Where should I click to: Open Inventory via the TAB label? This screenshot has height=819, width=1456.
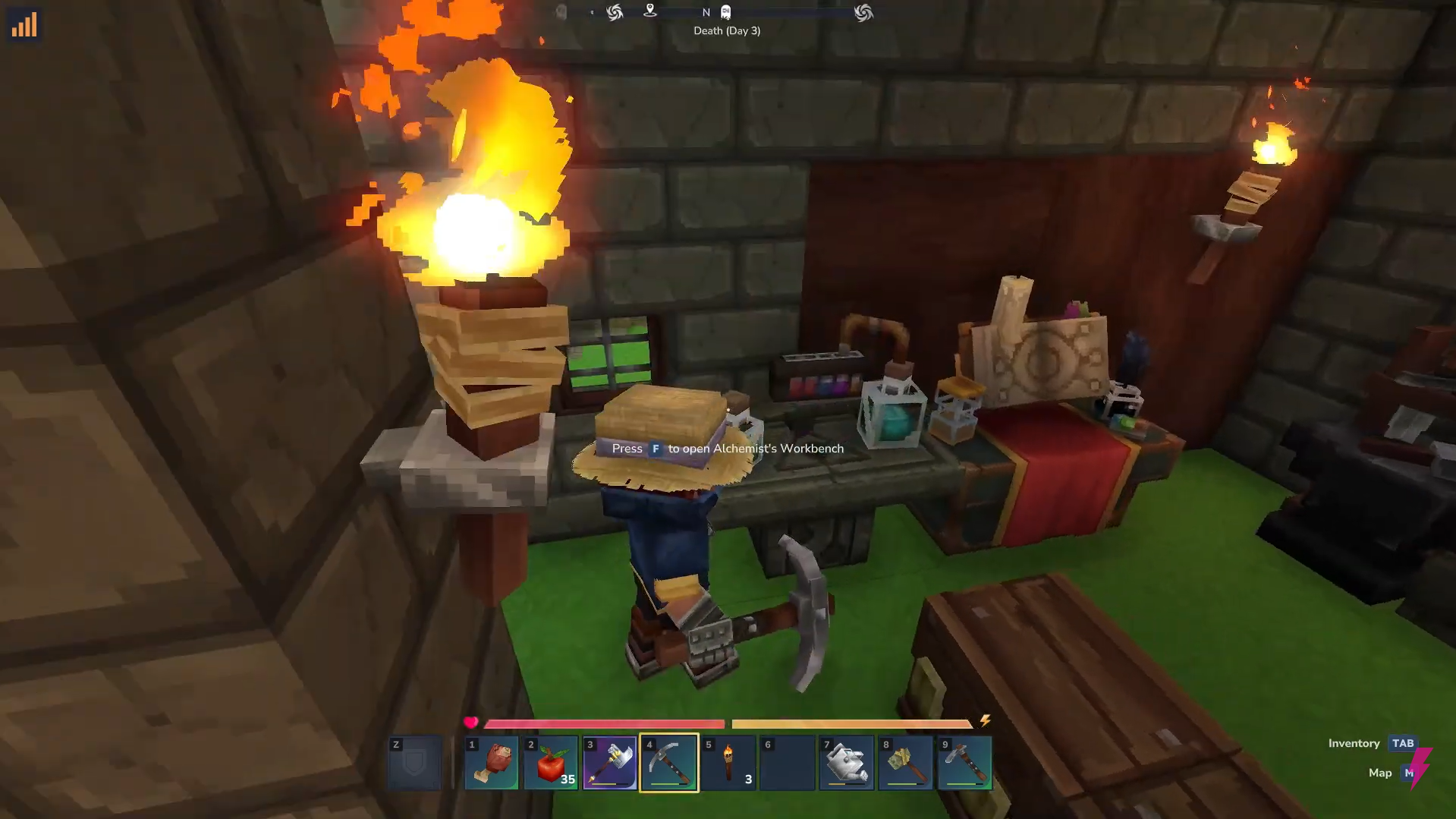(x=1402, y=743)
